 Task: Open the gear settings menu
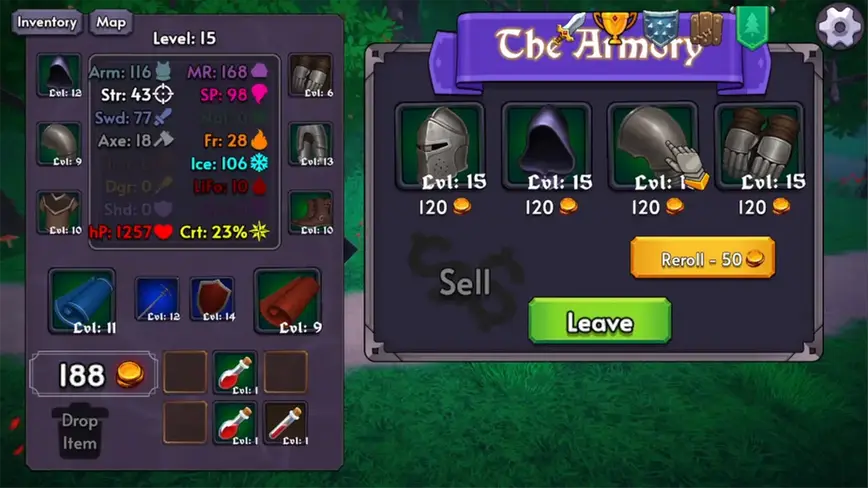coord(839,27)
